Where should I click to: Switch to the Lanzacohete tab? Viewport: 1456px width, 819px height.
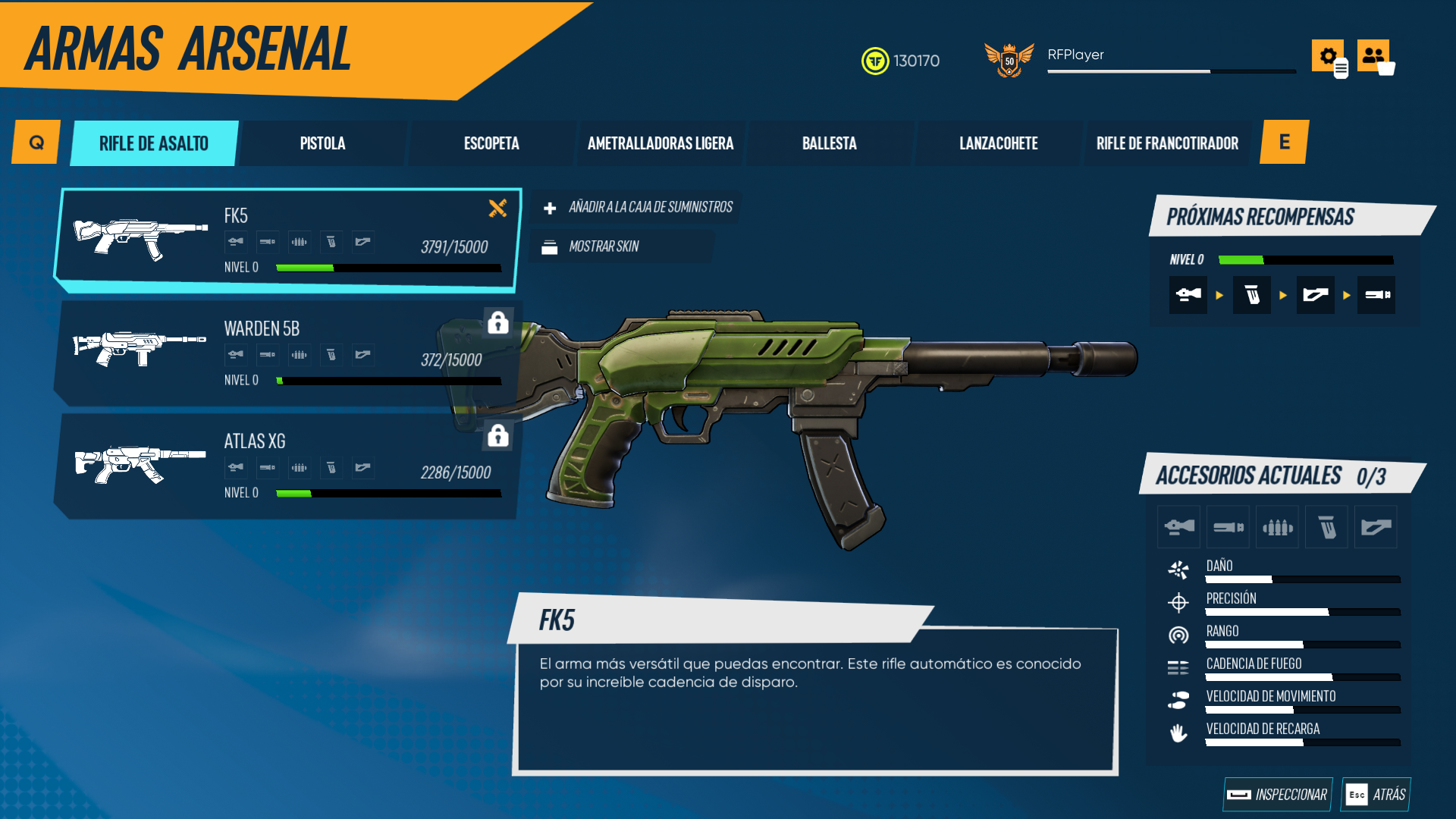tap(998, 143)
